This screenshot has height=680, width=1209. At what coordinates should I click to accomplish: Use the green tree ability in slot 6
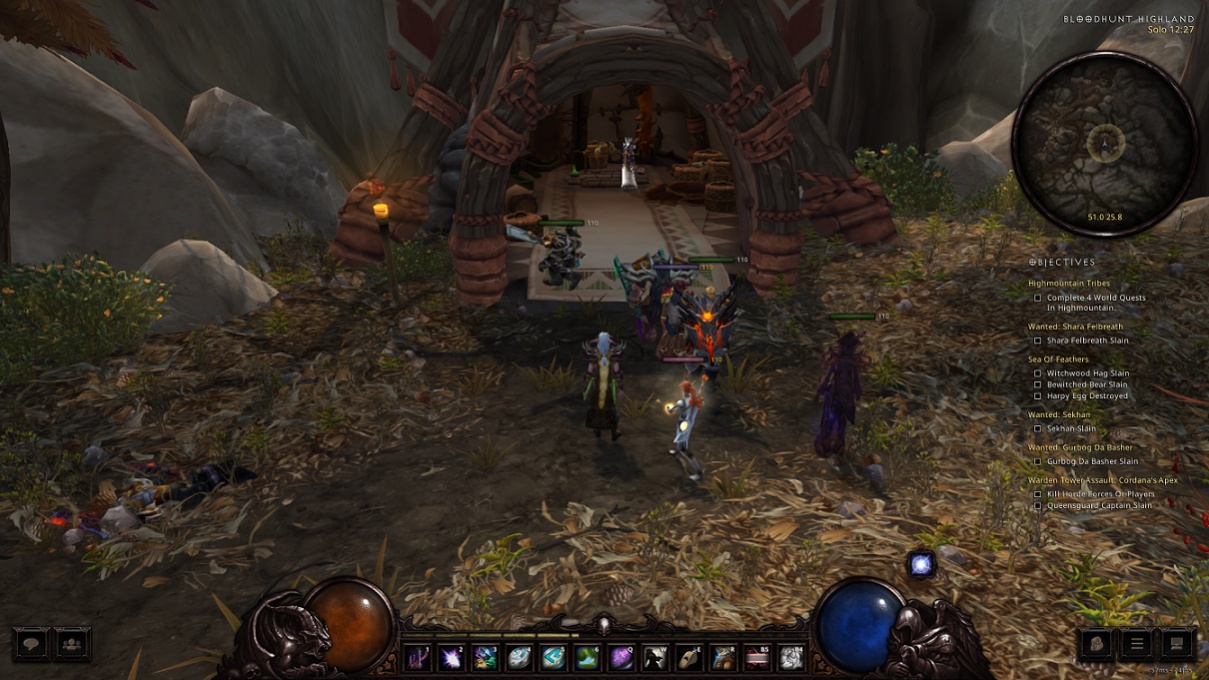587,657
